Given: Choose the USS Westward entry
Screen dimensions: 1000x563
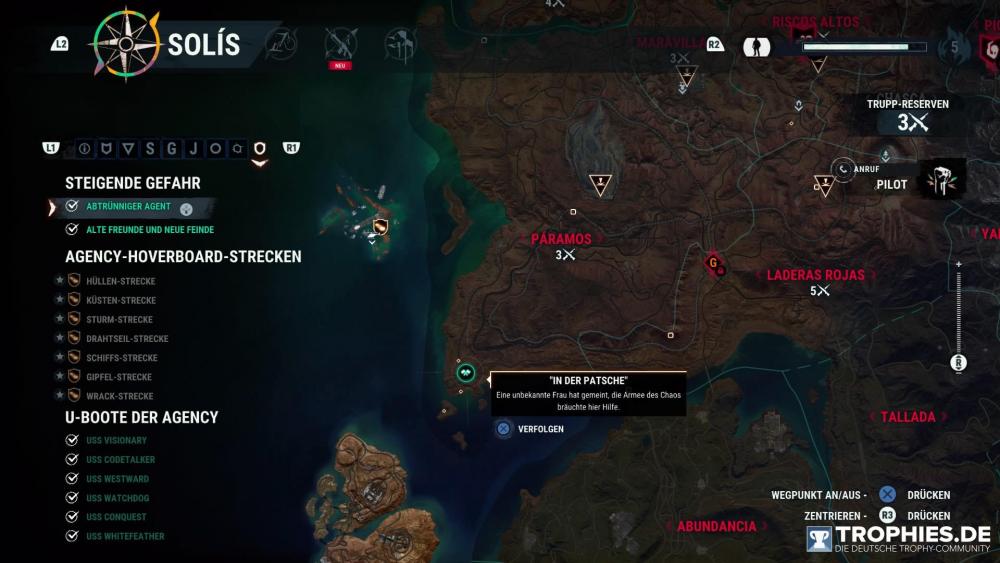Looking at the screenshot, I should click(x=117, y=479).
